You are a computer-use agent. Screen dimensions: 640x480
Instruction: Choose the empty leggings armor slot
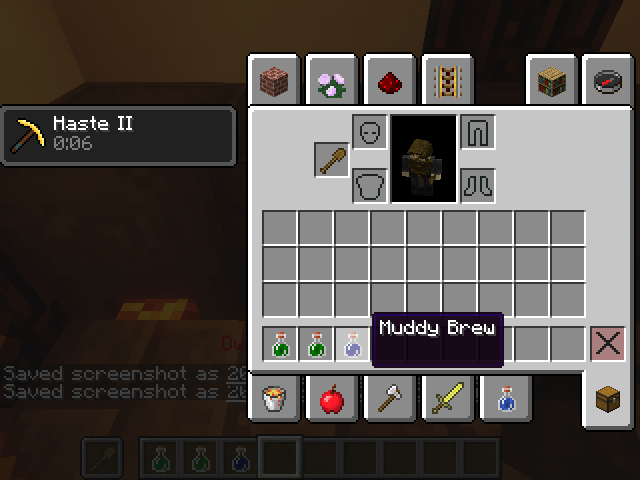point(478,133)
